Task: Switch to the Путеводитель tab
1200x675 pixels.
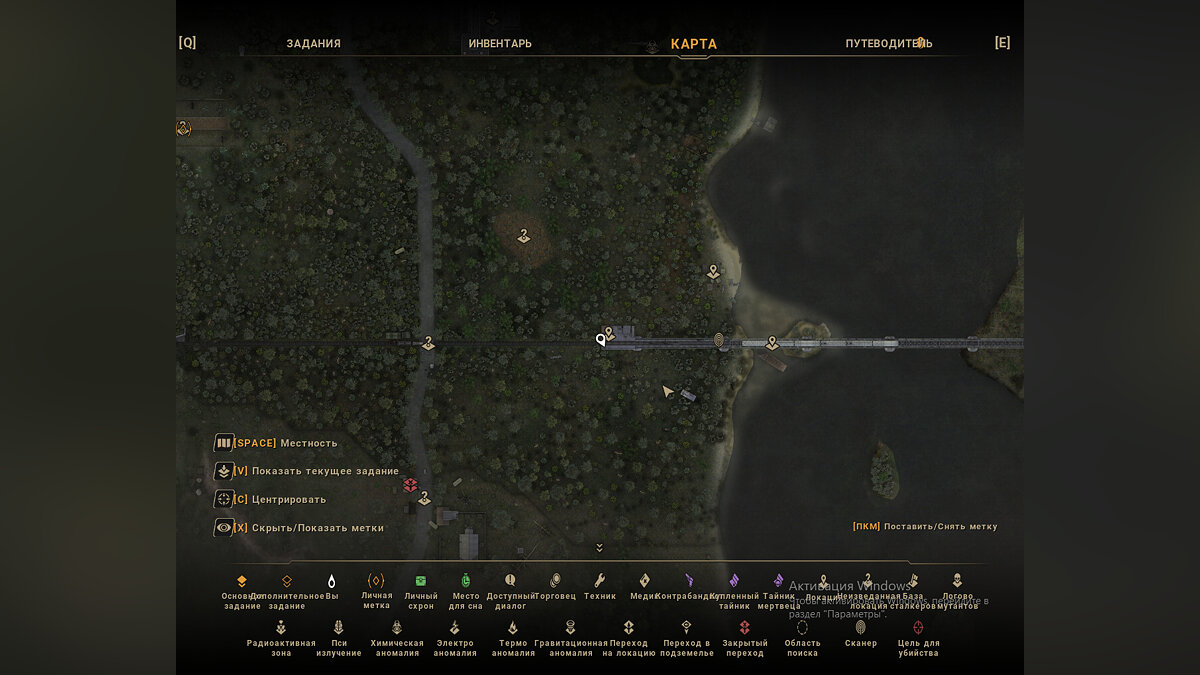Action: [888, 44]
